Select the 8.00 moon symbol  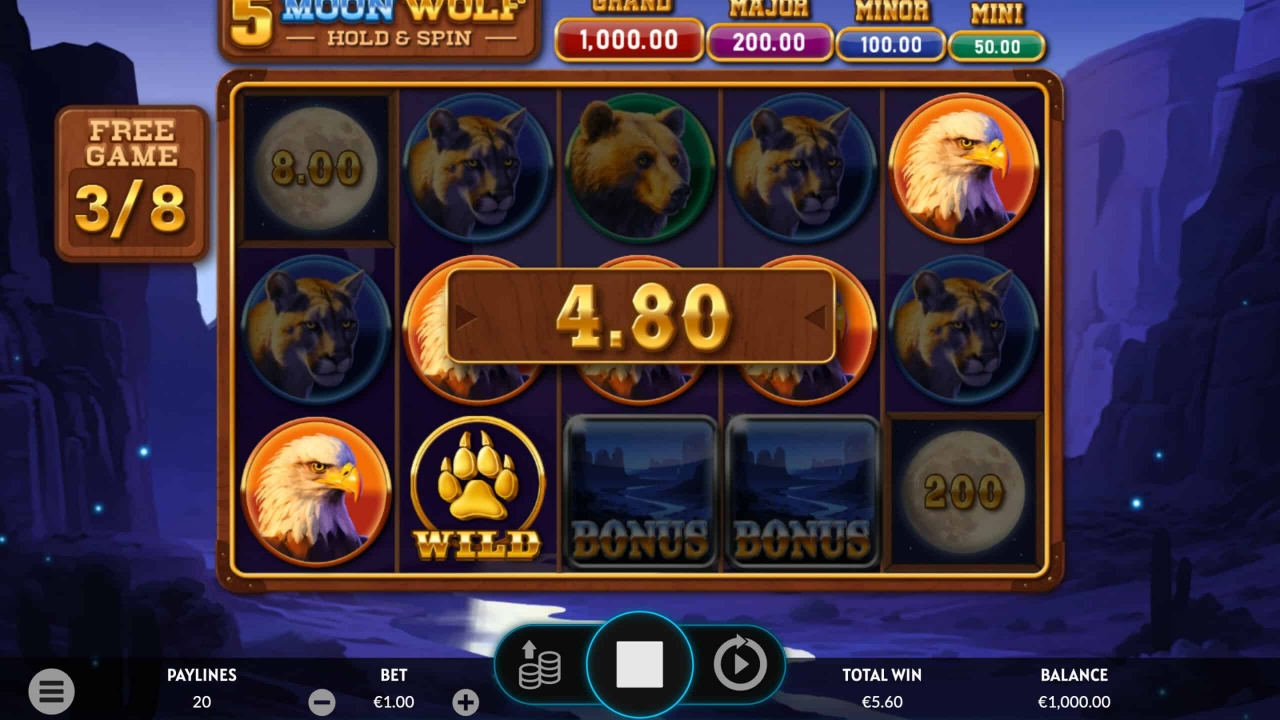tap(316, 167)
